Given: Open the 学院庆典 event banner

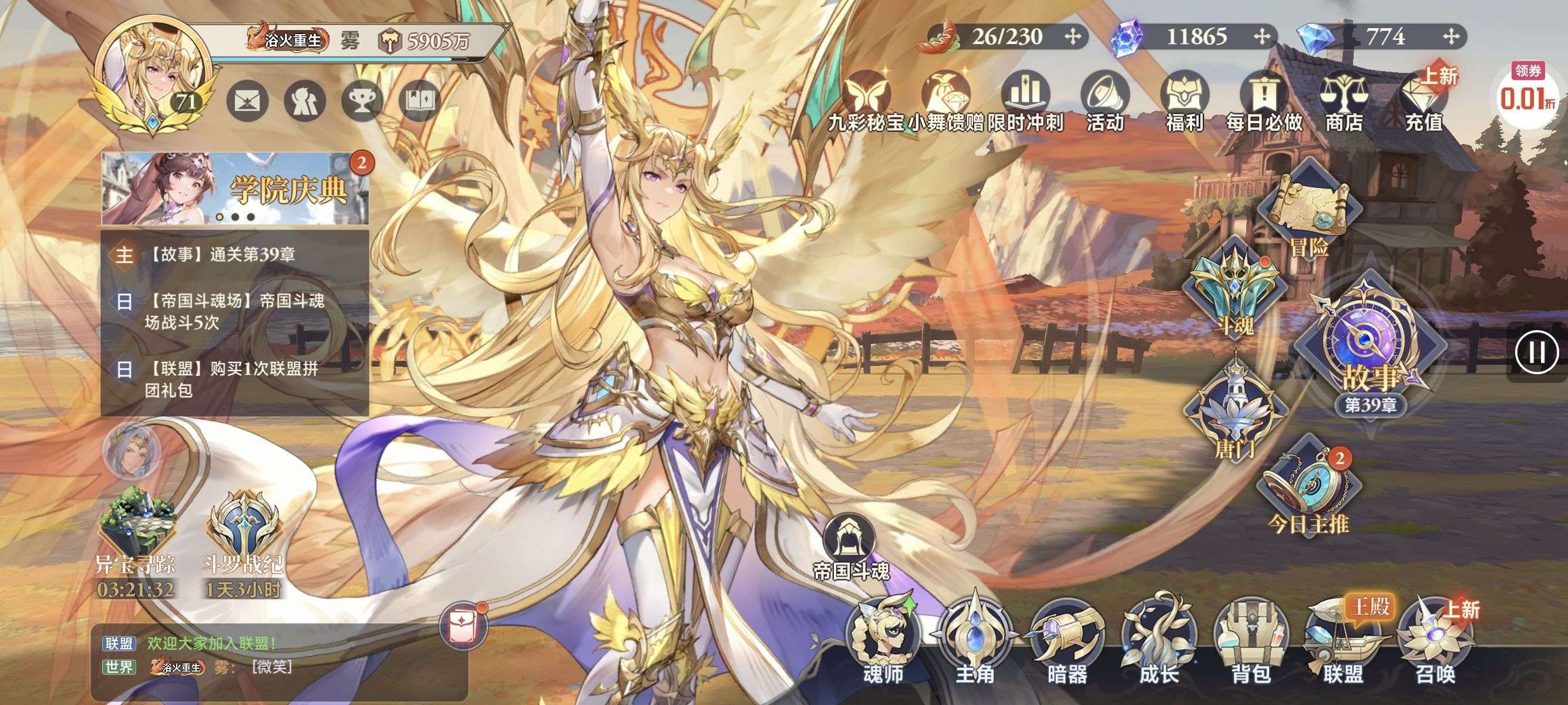Looking at the screenshot, I should tap(235, 189).
